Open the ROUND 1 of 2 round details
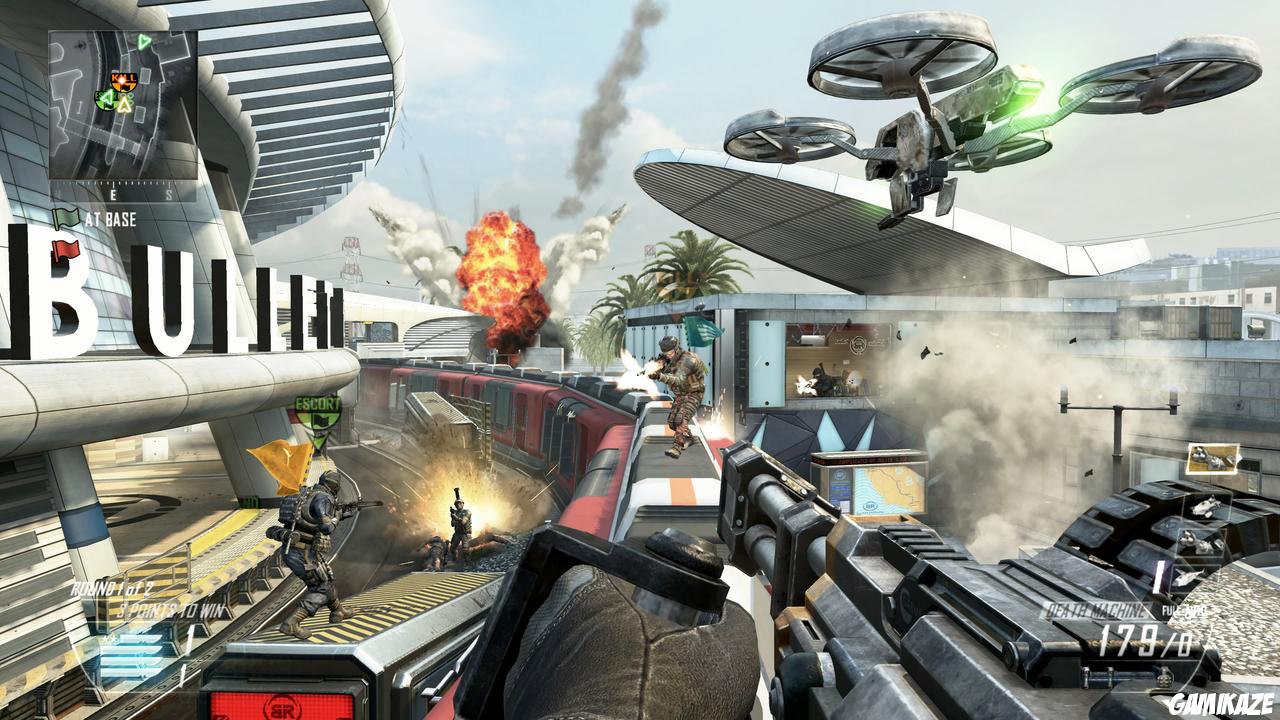This screenshot has width=1280, height=720. click(x=111, y=590)
